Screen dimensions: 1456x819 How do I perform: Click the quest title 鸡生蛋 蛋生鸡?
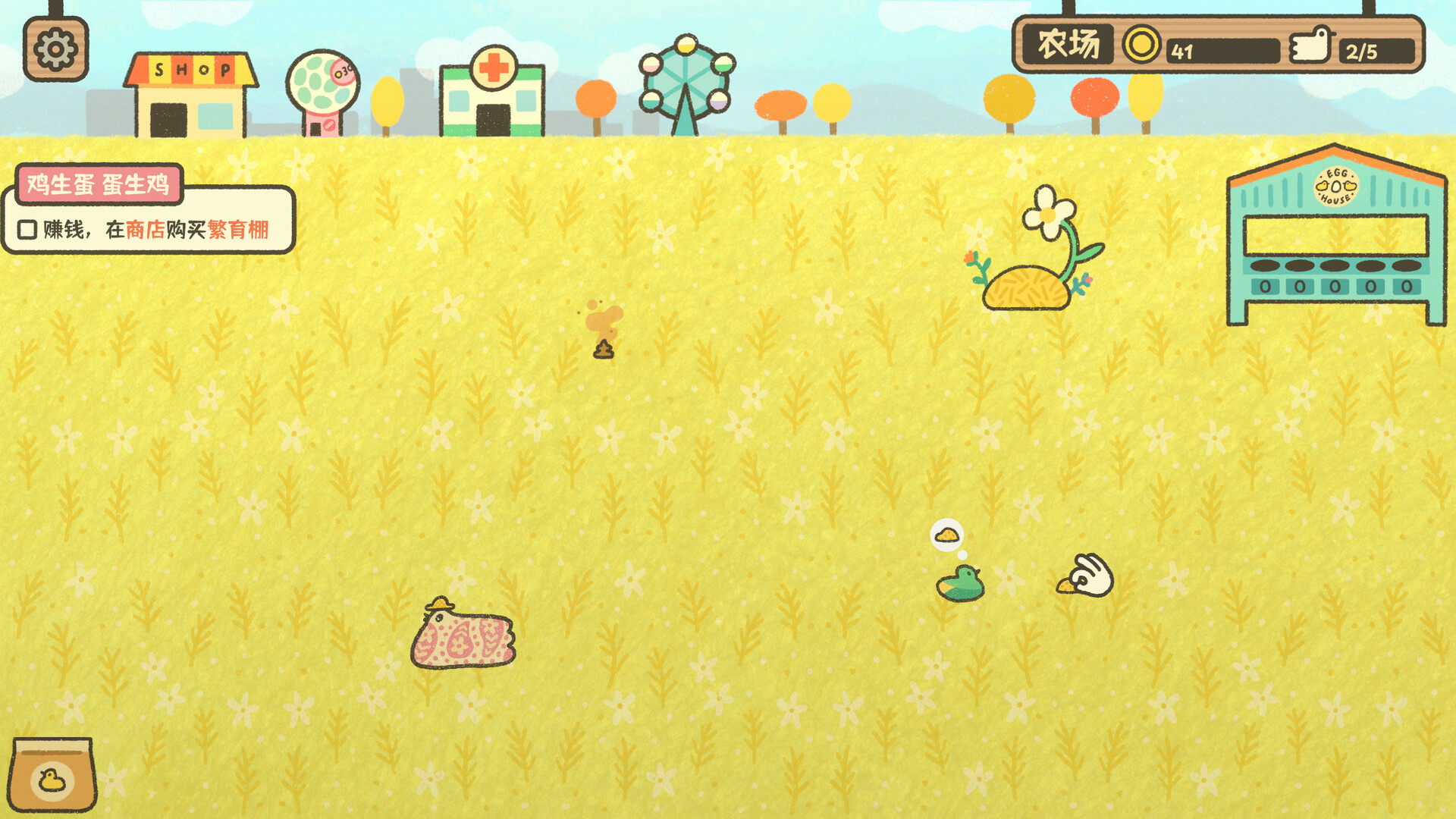(99, 184)
